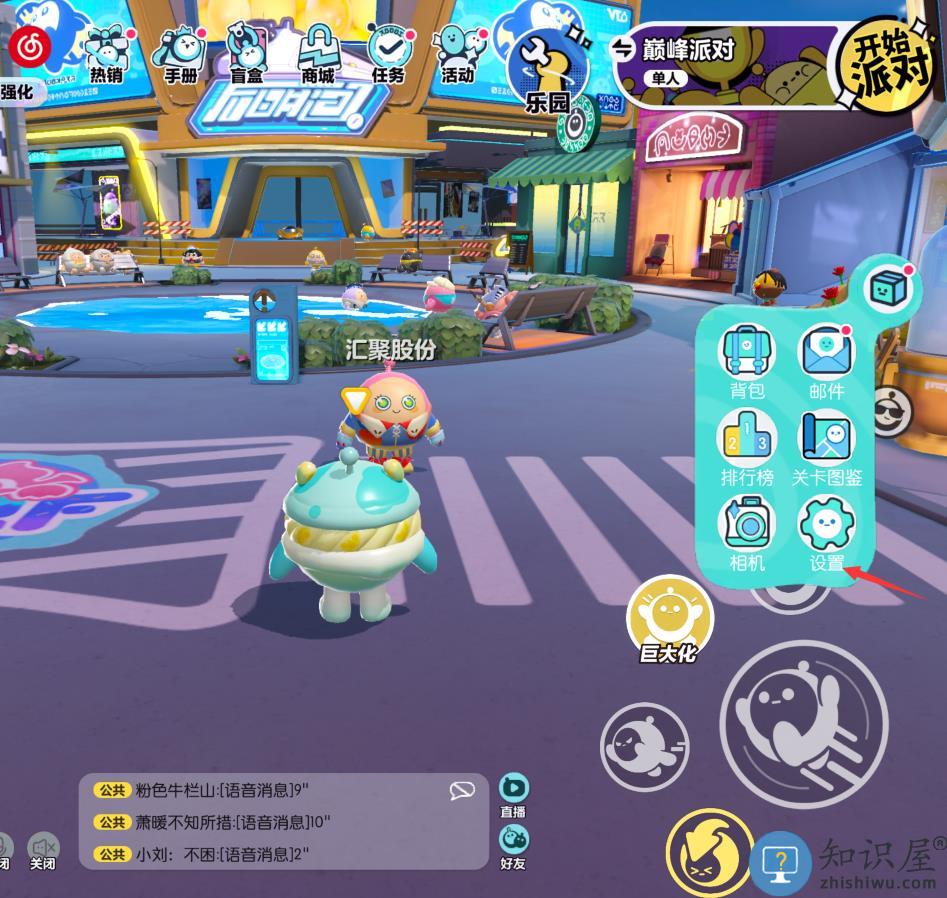Open the 热销 hot sales icon
947x898 pixels.
point(106,52)
